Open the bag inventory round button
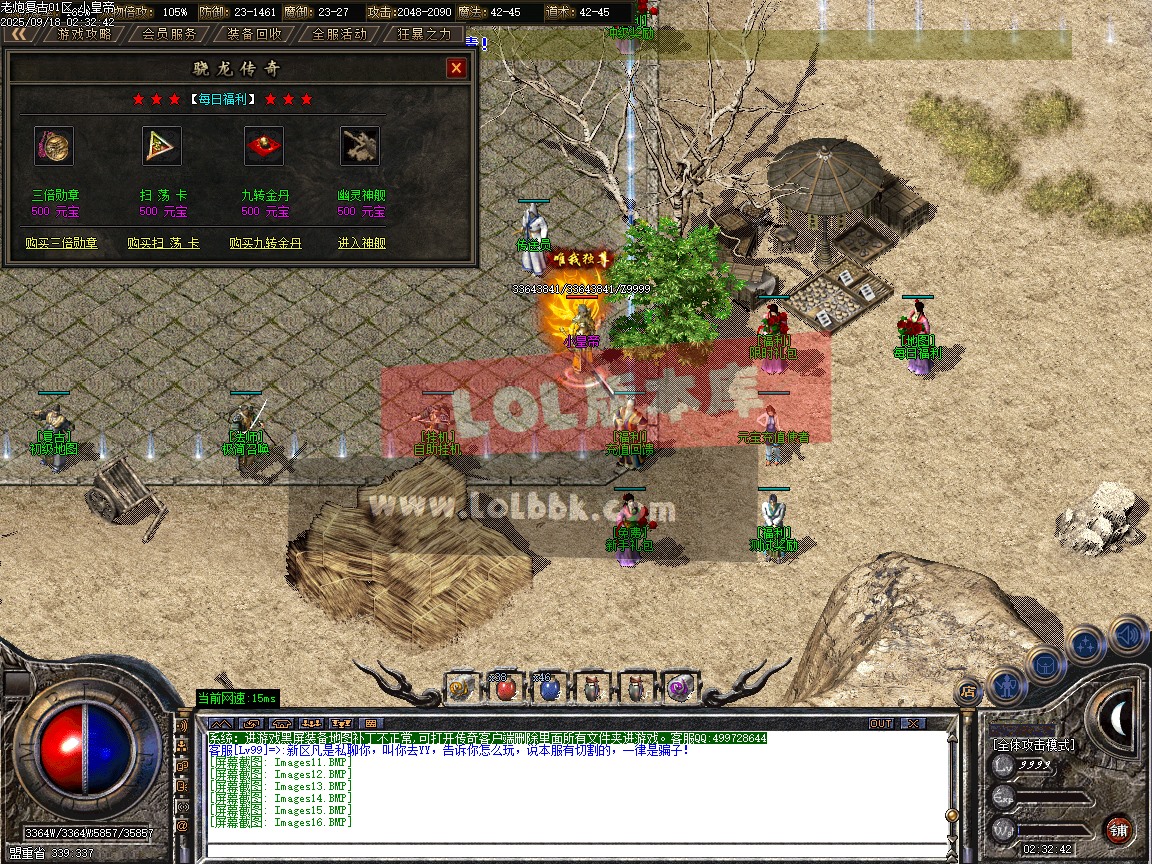This screenshot has width=1152, height=864. point(1045,664)
